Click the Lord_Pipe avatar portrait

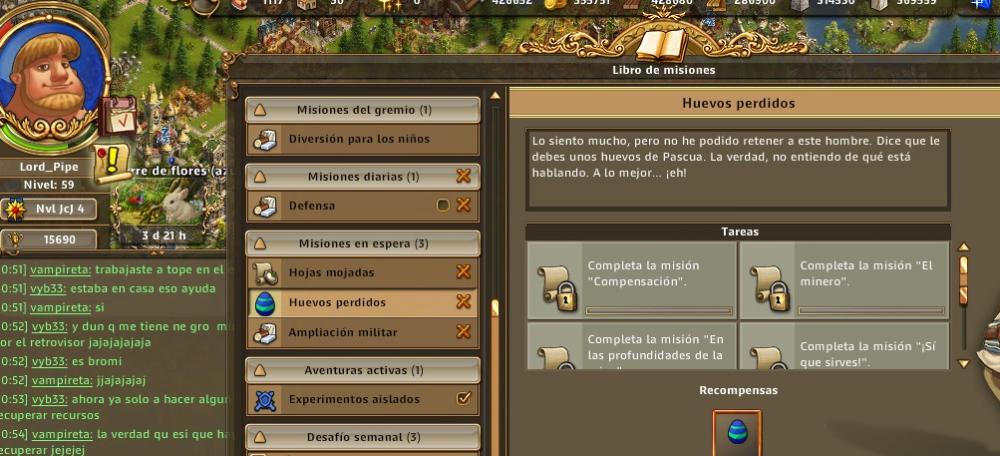(x=52, y=75)
